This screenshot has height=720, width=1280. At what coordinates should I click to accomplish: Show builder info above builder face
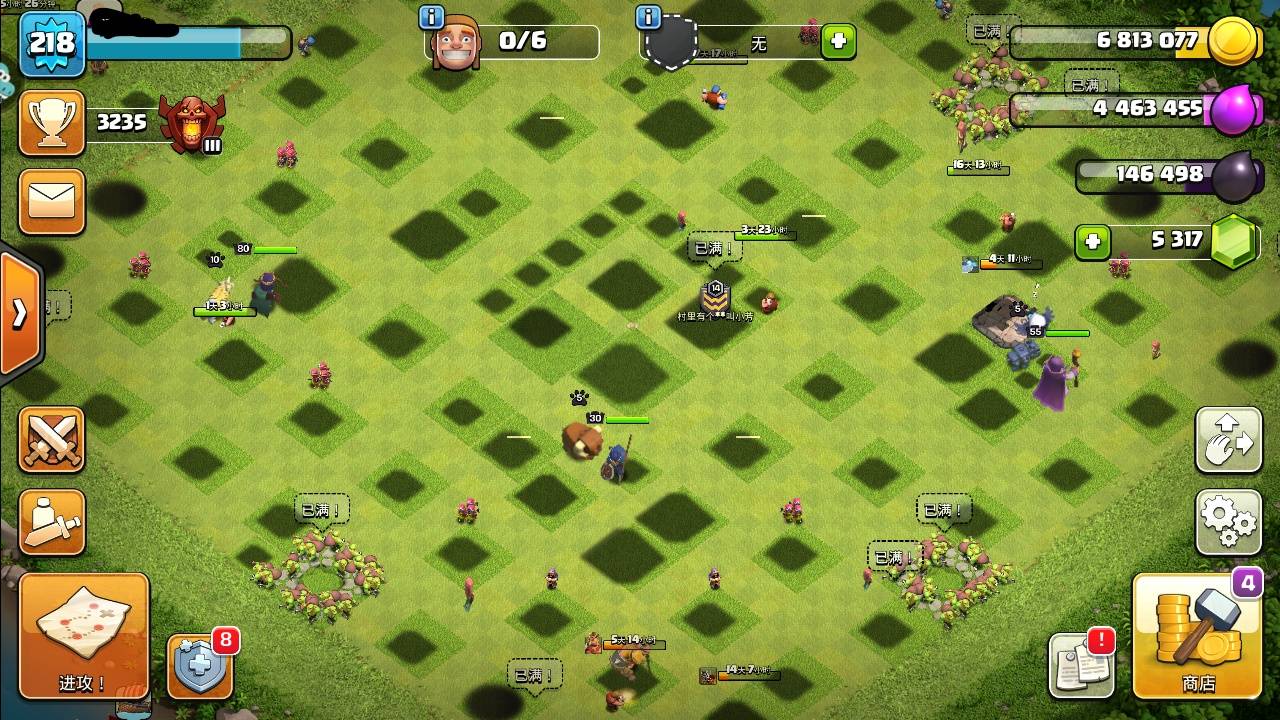pyautogui.click(x=432, y=17)
